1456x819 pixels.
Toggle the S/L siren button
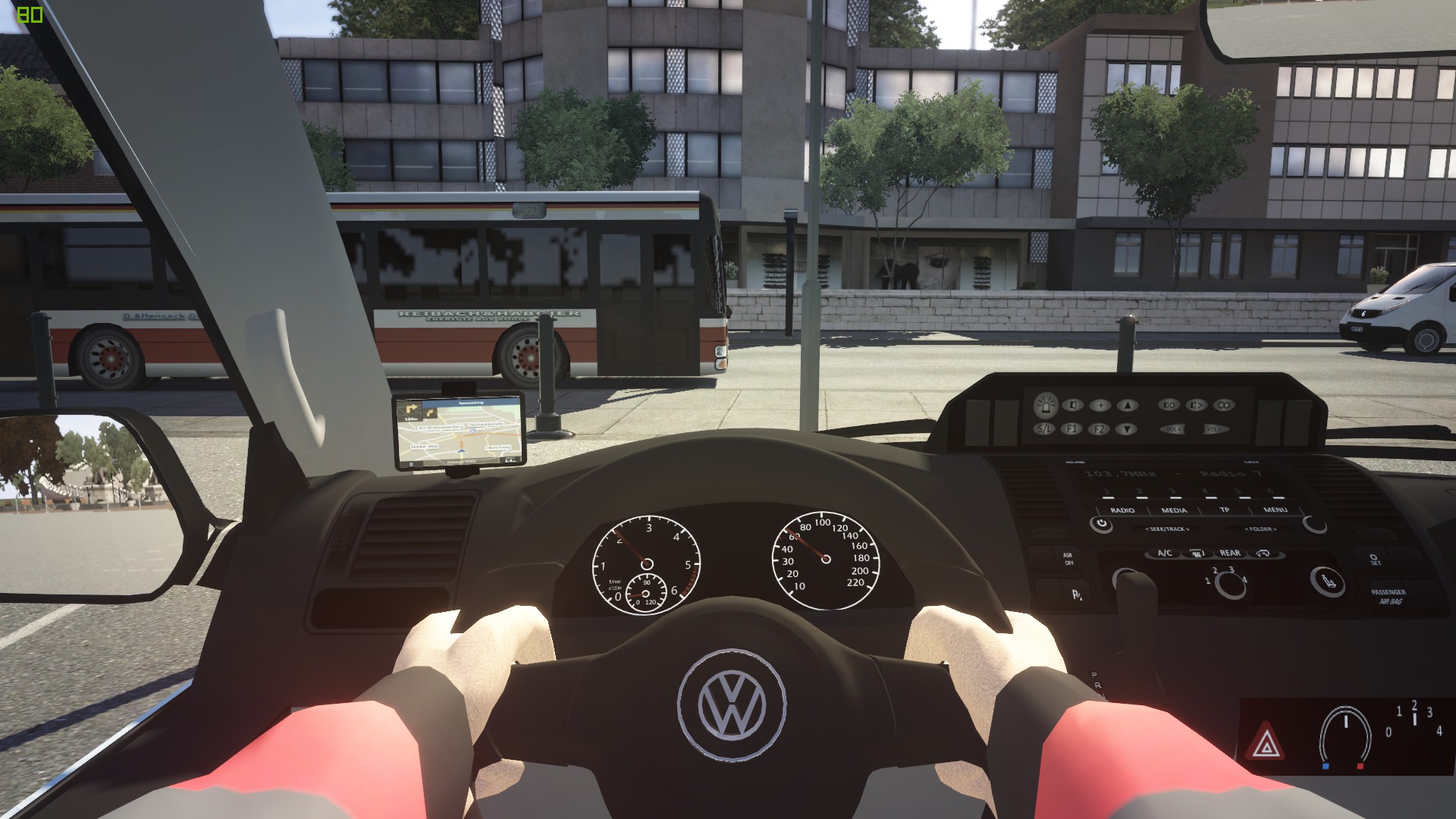pyautogui.click(x=1045, y=429)
